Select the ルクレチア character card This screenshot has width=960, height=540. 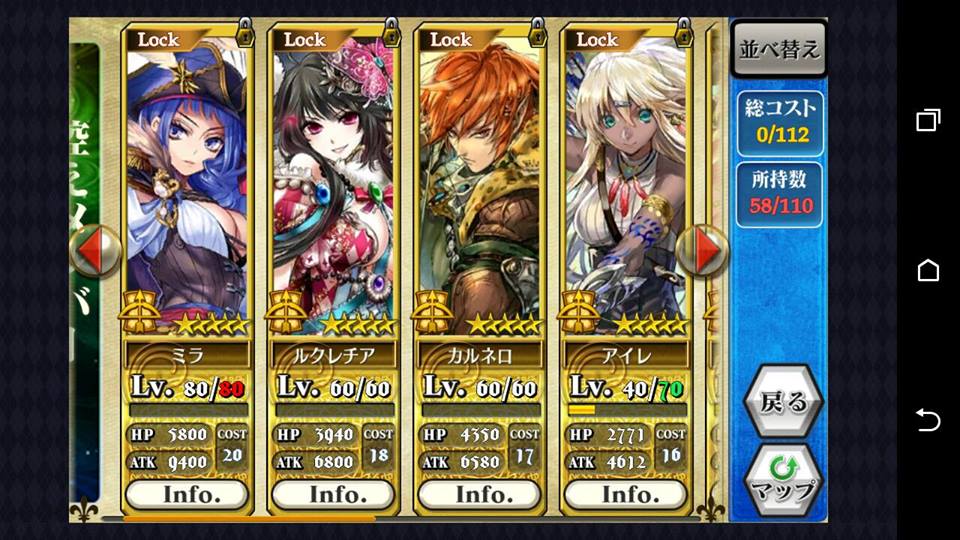click(x=333, y=190)
